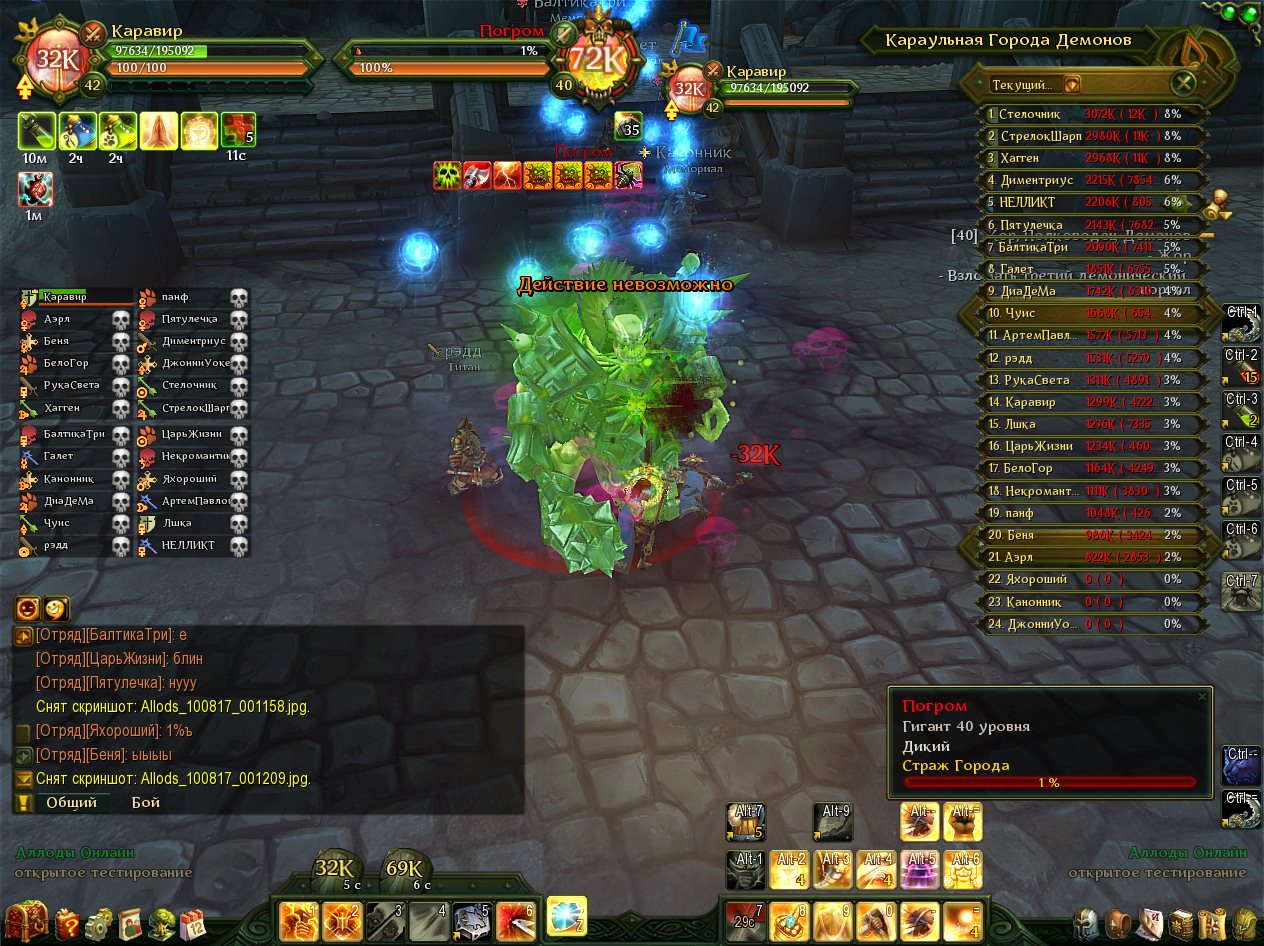Open the help book with question mark

click(x=67, y=923)
